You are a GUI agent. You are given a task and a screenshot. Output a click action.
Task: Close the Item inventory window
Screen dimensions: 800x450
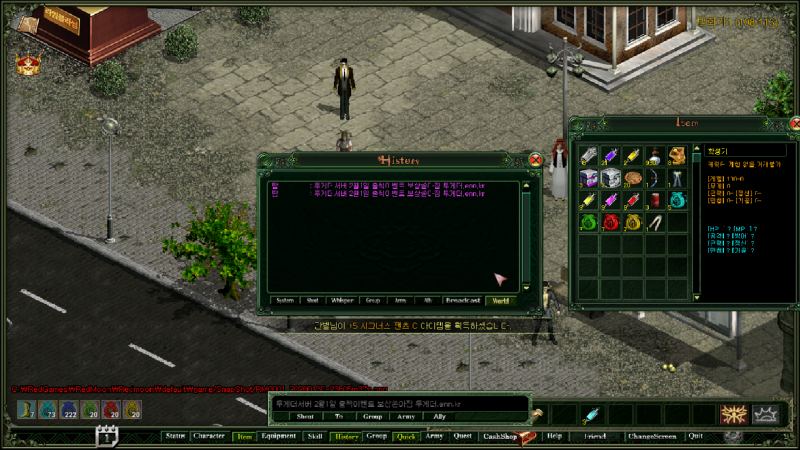click(x=789, y=124)
